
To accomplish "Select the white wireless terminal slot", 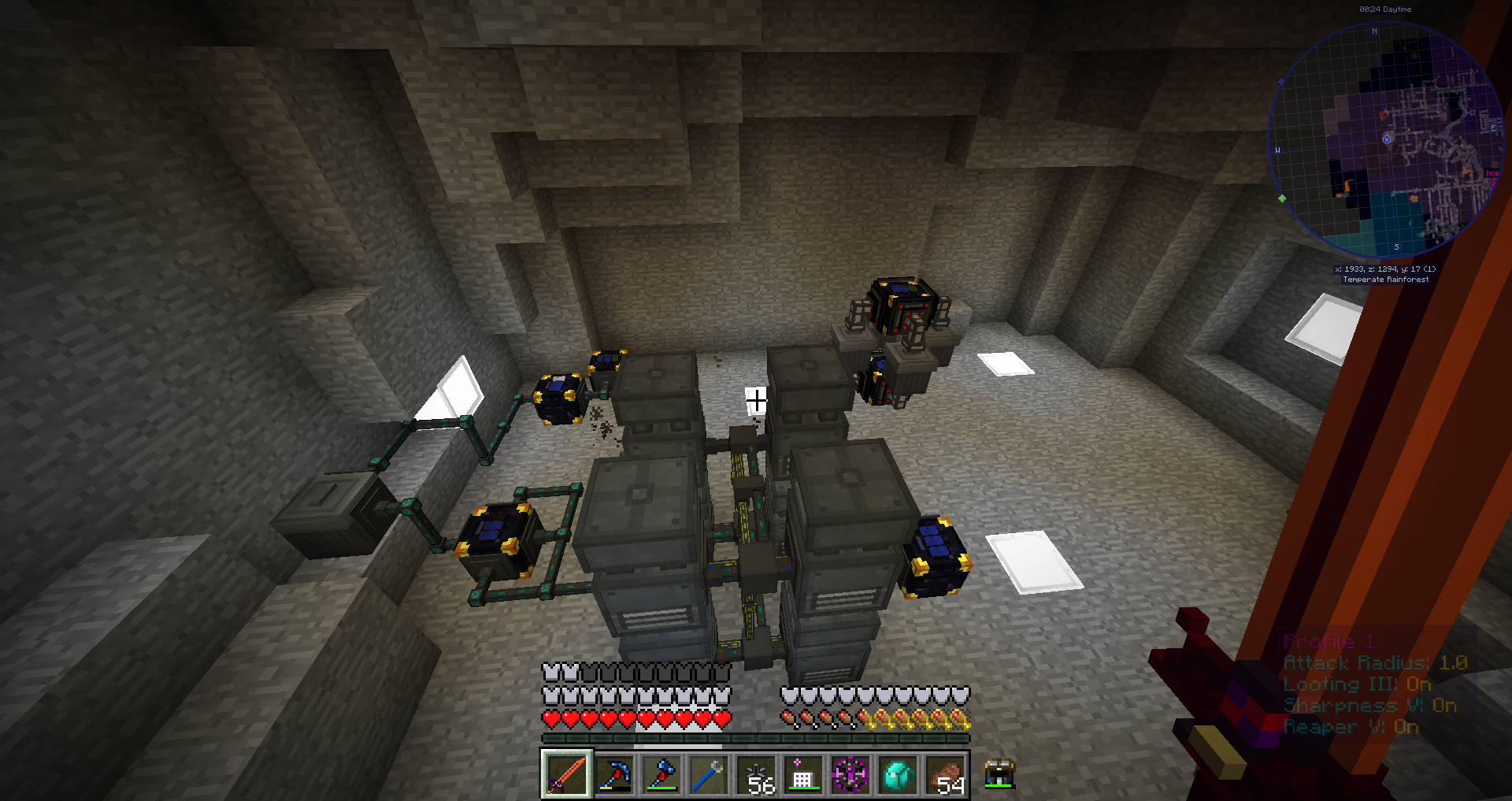I will pos(802,774).
